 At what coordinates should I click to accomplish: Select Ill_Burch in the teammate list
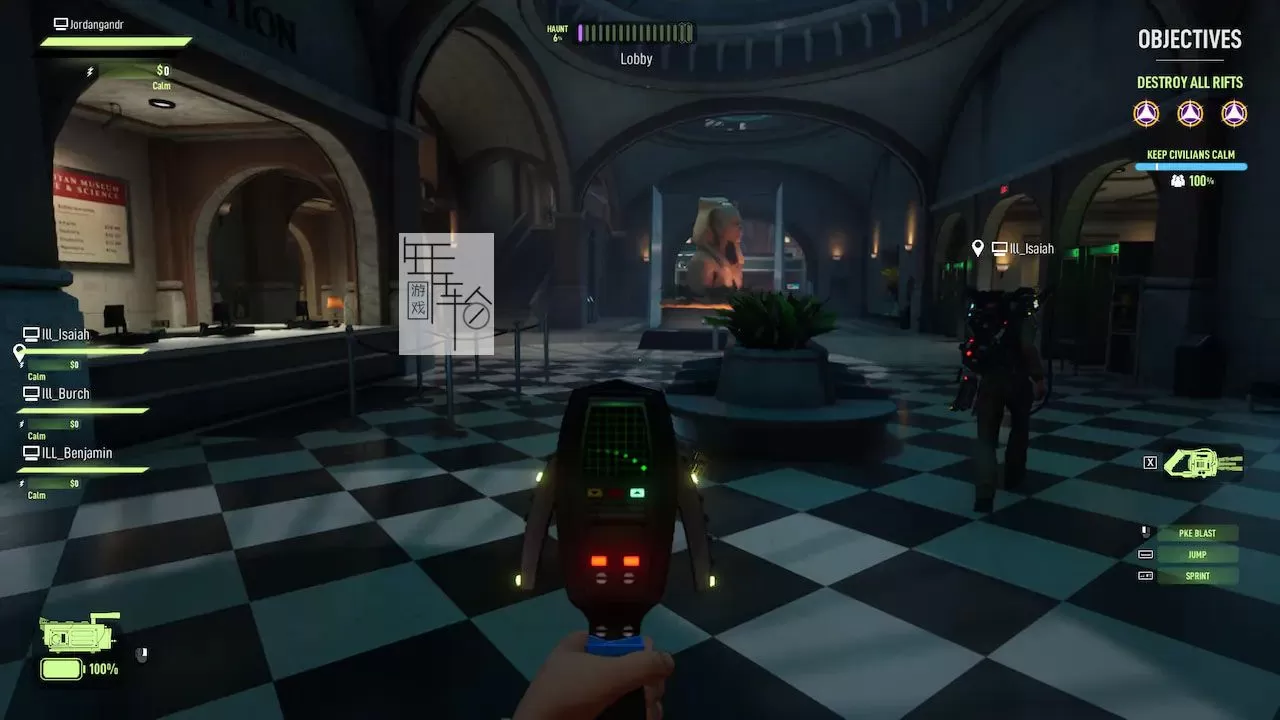tap(66, 394)
